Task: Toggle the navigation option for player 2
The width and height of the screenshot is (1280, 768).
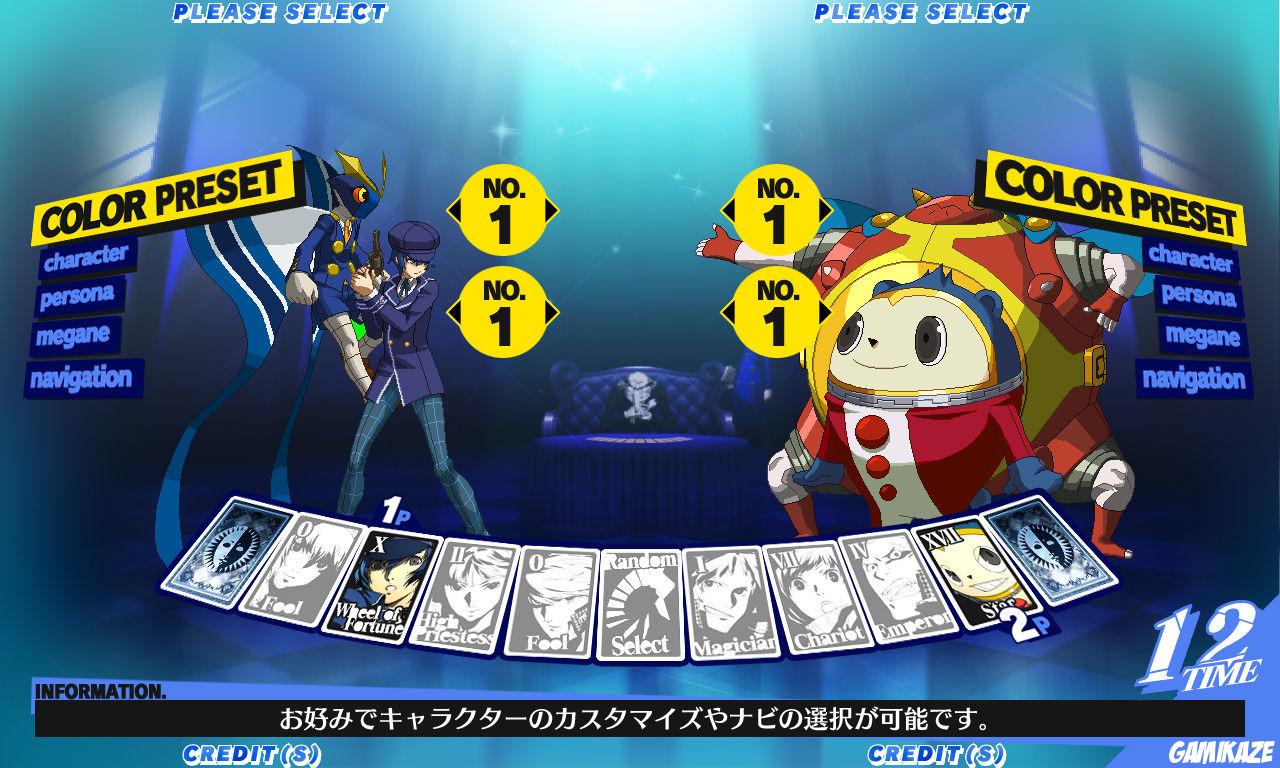Action: (x=1196, y=379)
